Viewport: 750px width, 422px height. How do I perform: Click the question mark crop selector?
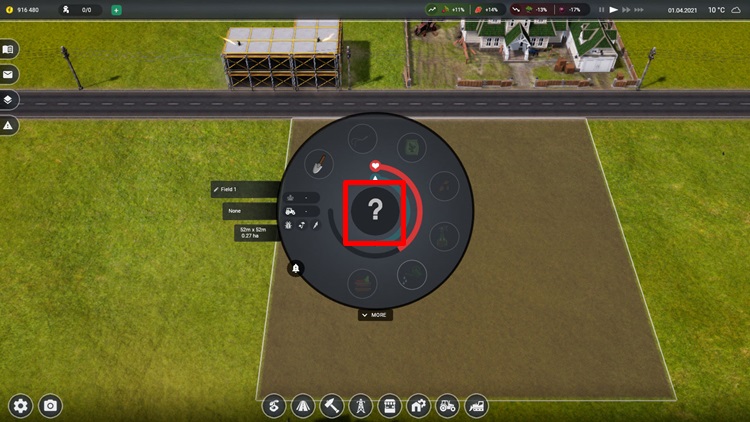coord(375,211)
